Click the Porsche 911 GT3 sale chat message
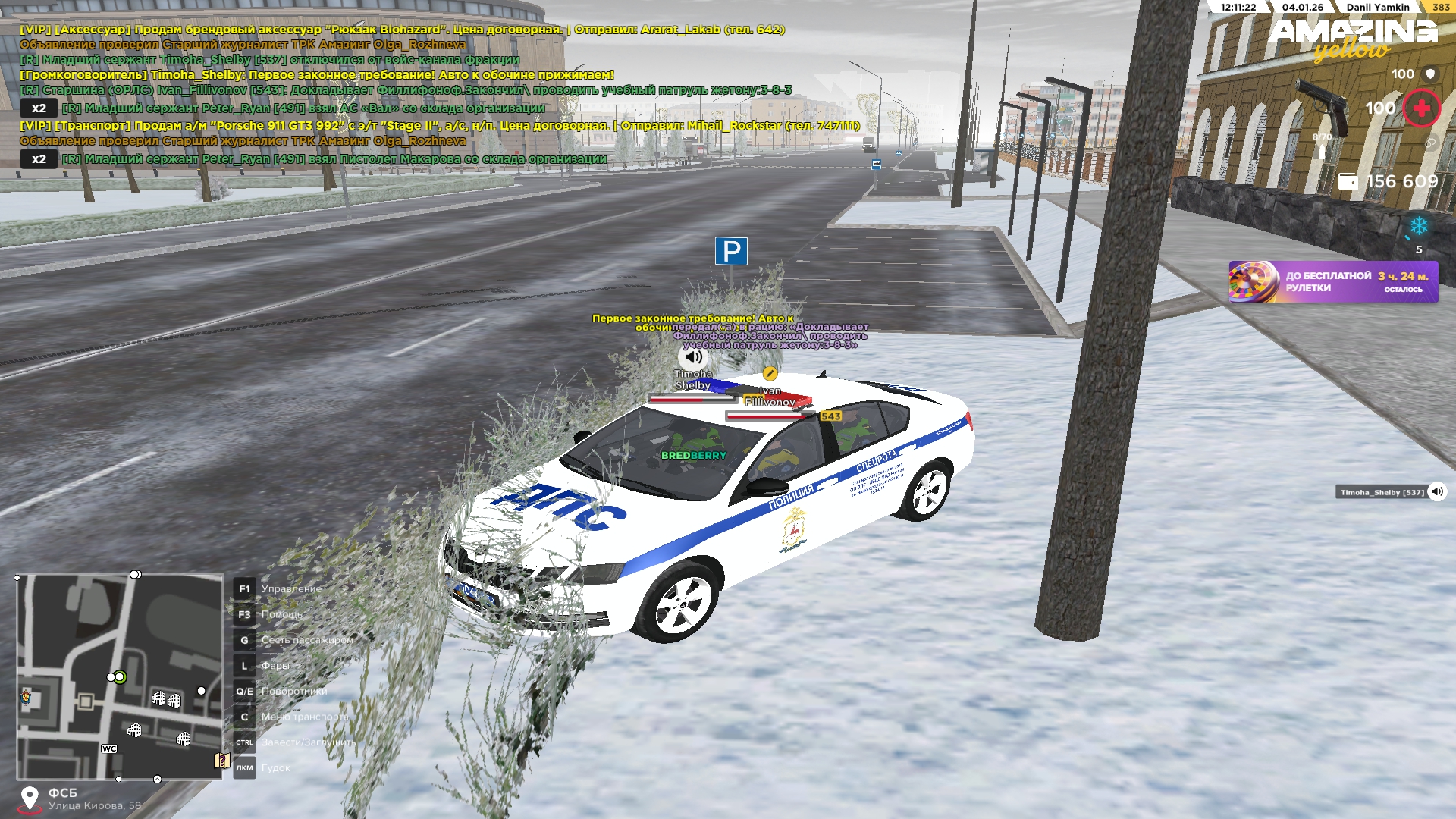This screenshot has width=1456, height=819. pos(440,126)
